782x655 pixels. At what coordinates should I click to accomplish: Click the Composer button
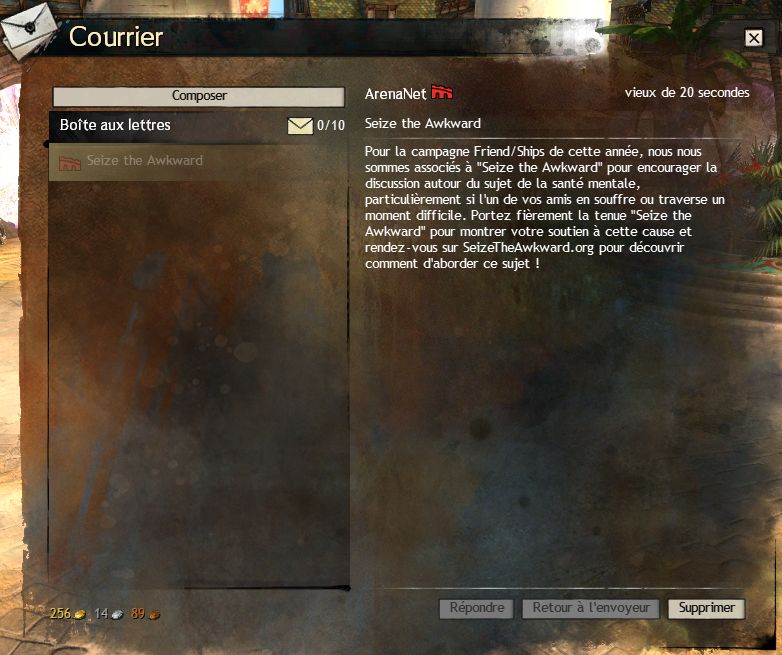coord(199,96)
